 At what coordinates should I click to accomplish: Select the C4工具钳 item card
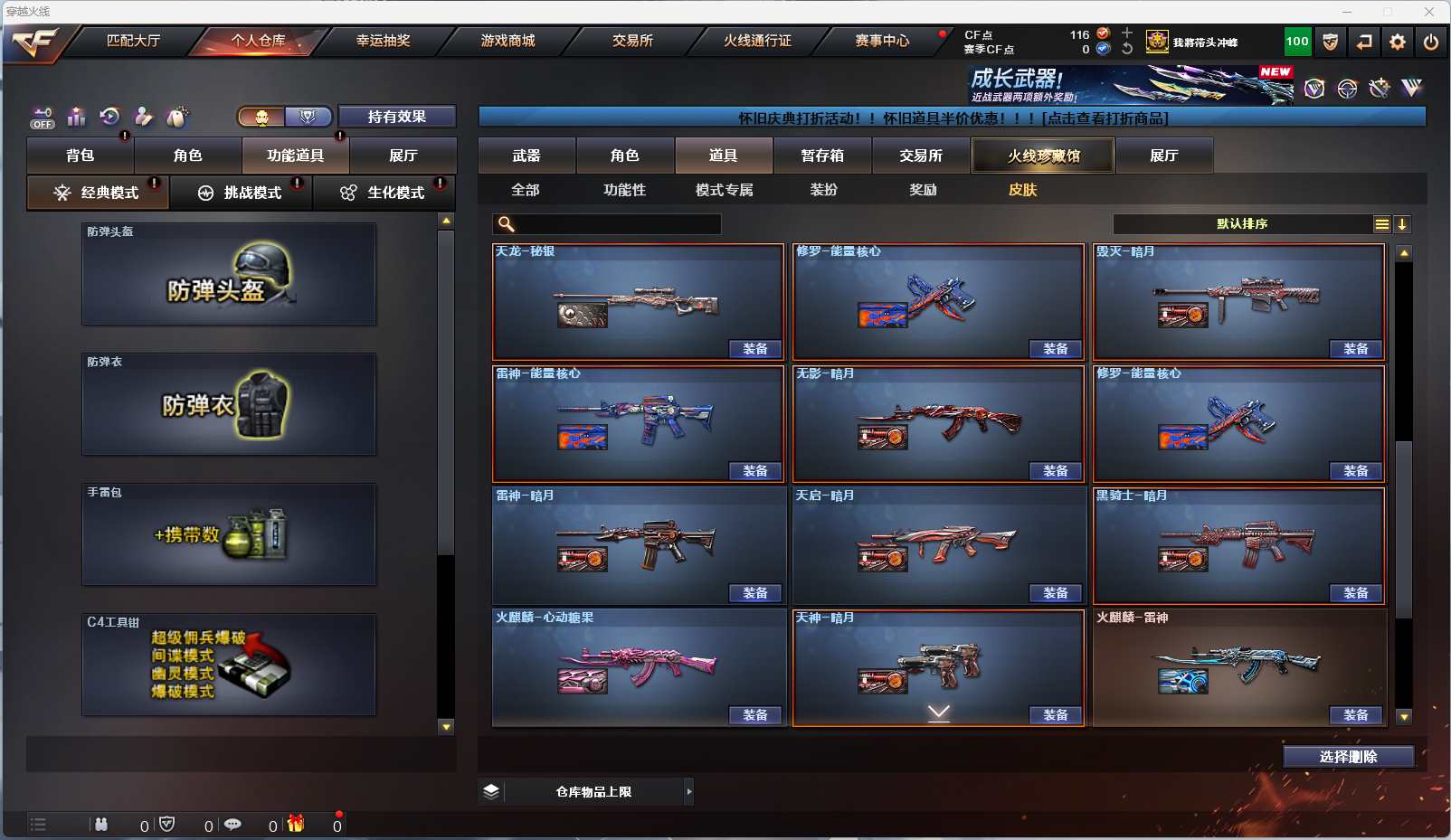(x=229, y=665)
